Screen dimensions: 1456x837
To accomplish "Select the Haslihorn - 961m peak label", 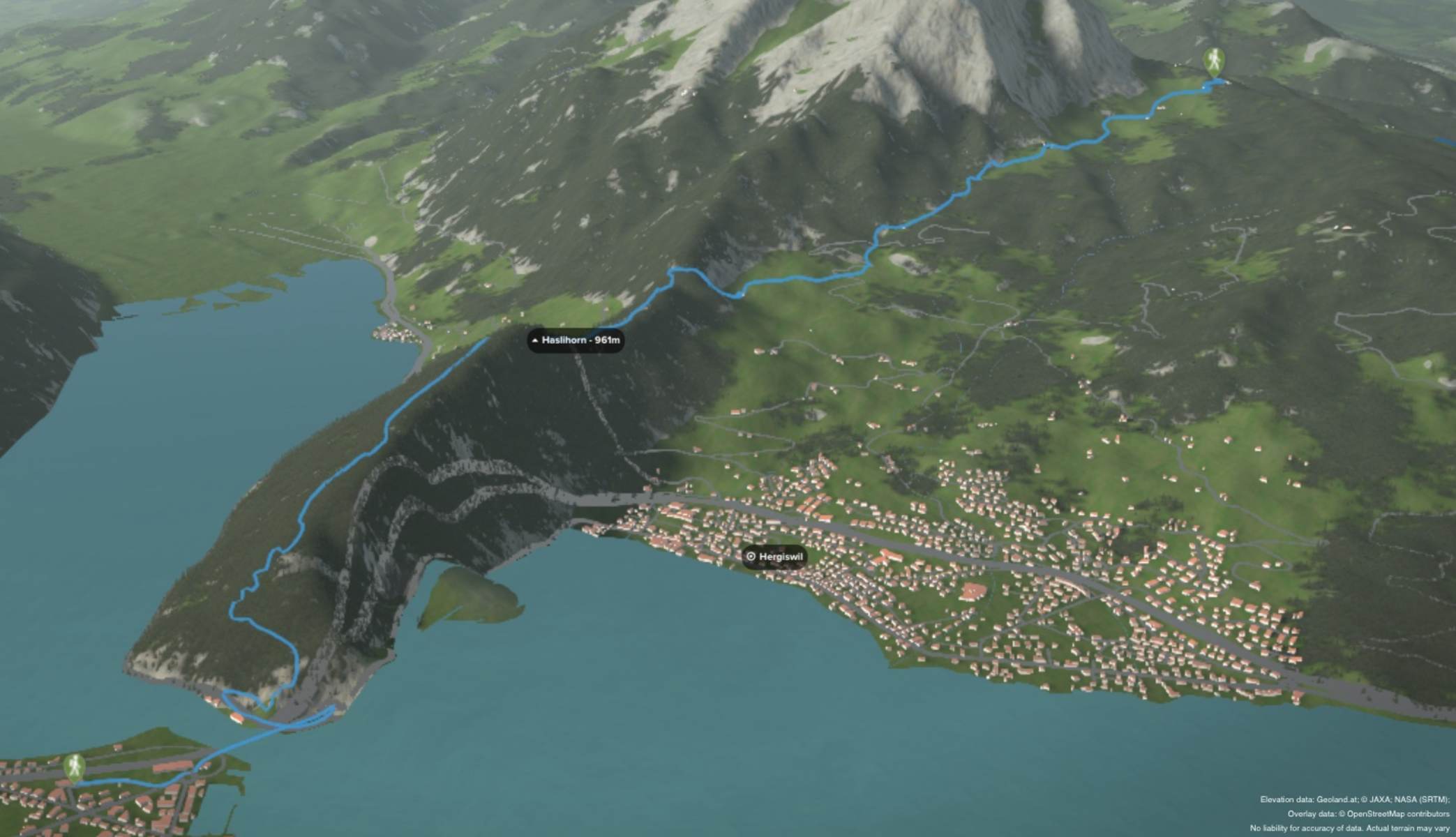I will pos(576,340).
